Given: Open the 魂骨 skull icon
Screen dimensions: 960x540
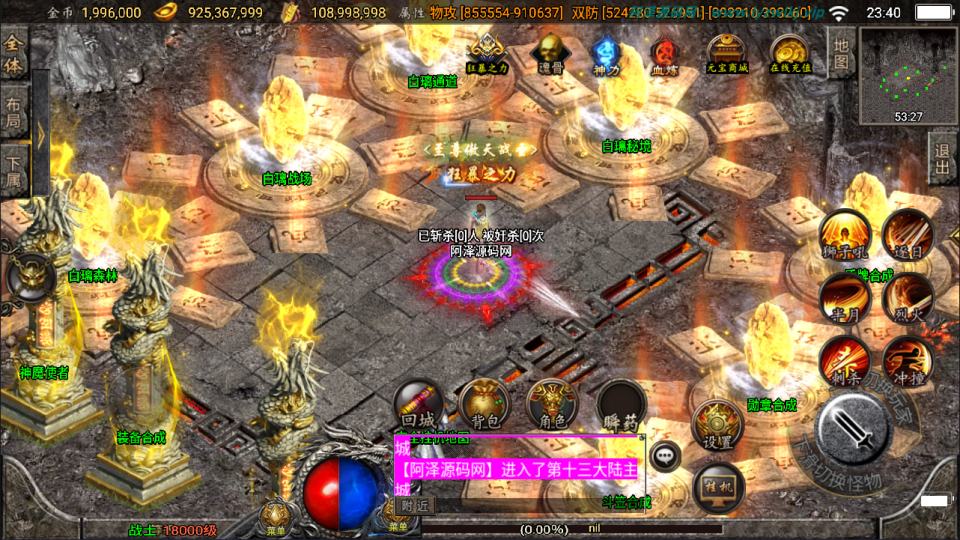Looking at the screenshot, I should (x=548, y=50).
